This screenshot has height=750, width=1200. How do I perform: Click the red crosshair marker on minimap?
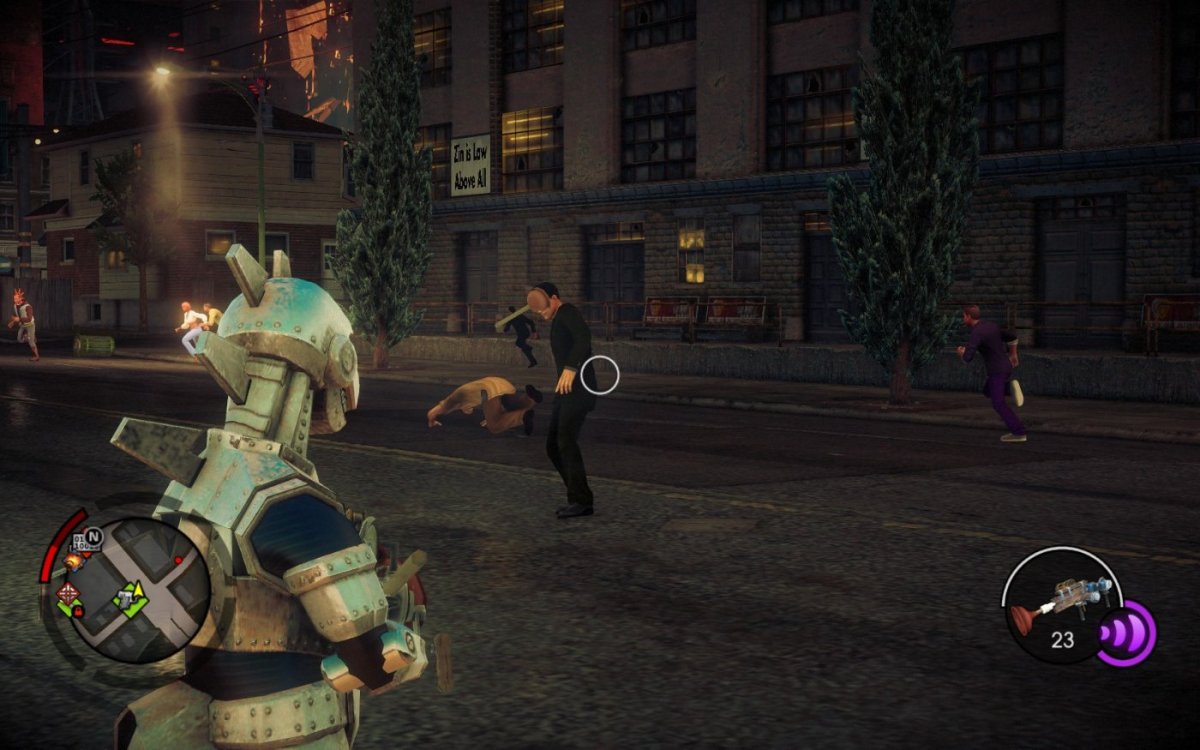tap(68, 592)
